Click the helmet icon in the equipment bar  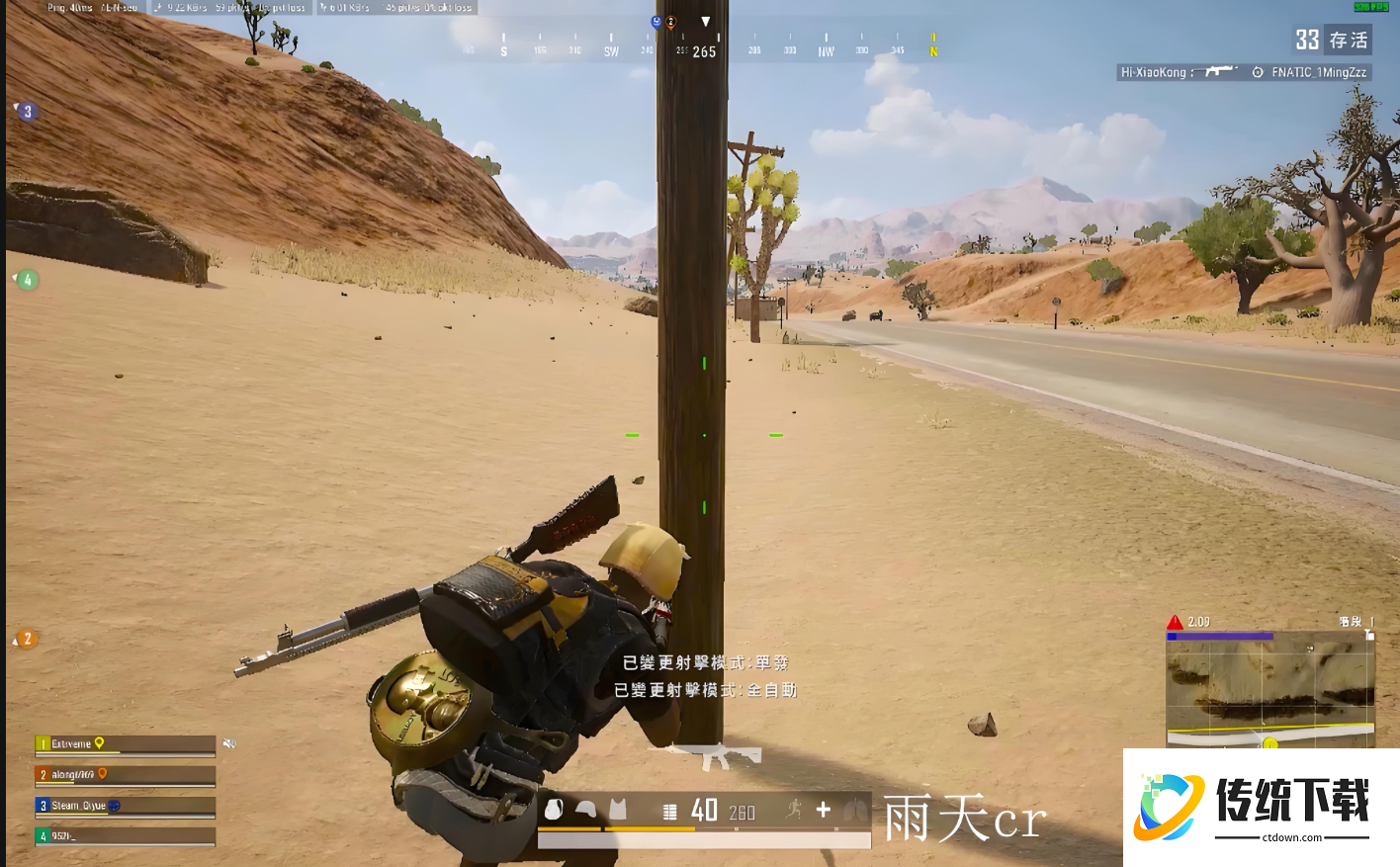tap(585, 811)
